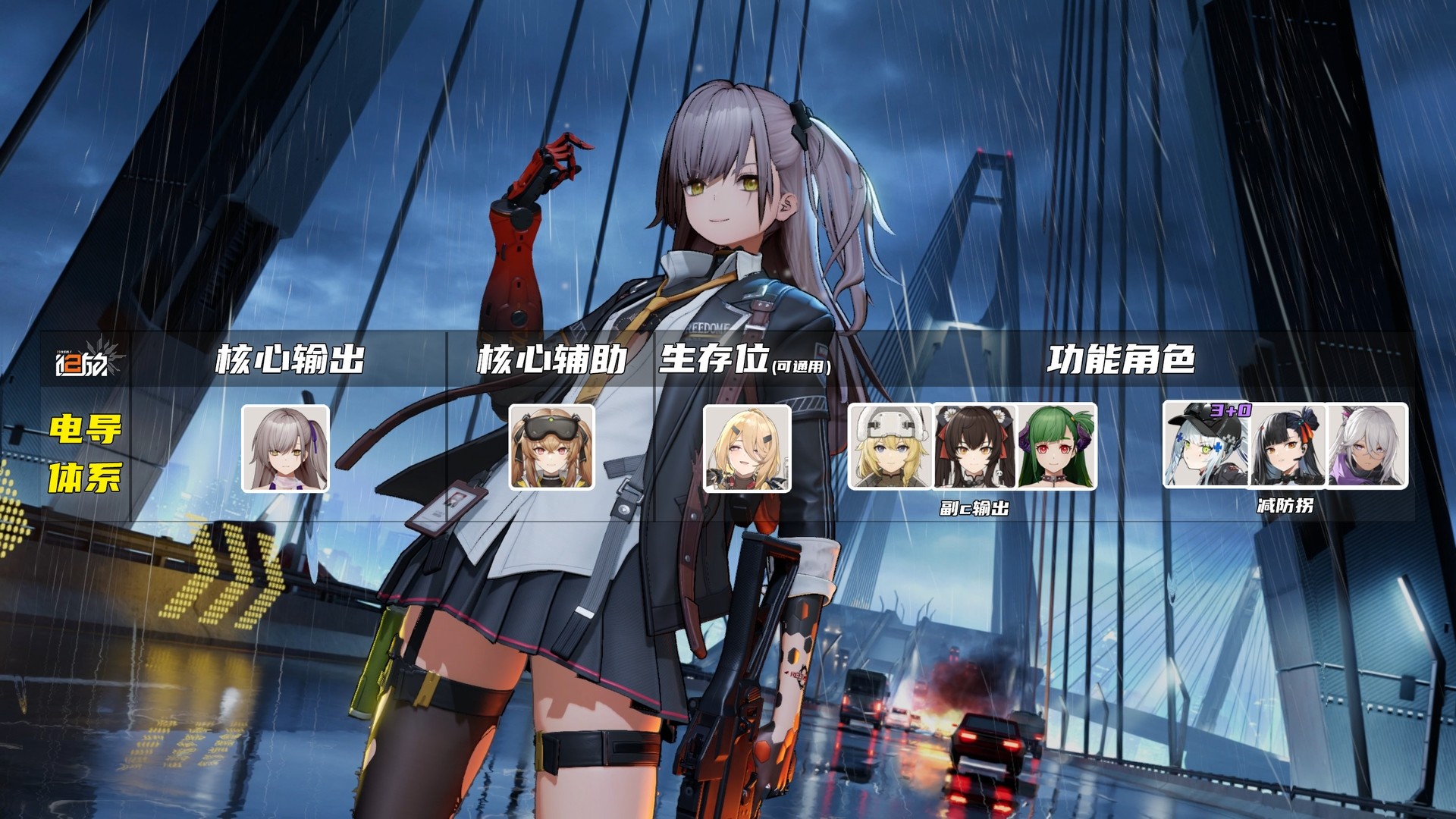The width and height of the screenshot is (1456, 819).
Task: Choose the brown-haired girl with red ribbons
Action: tap(974, 446)
